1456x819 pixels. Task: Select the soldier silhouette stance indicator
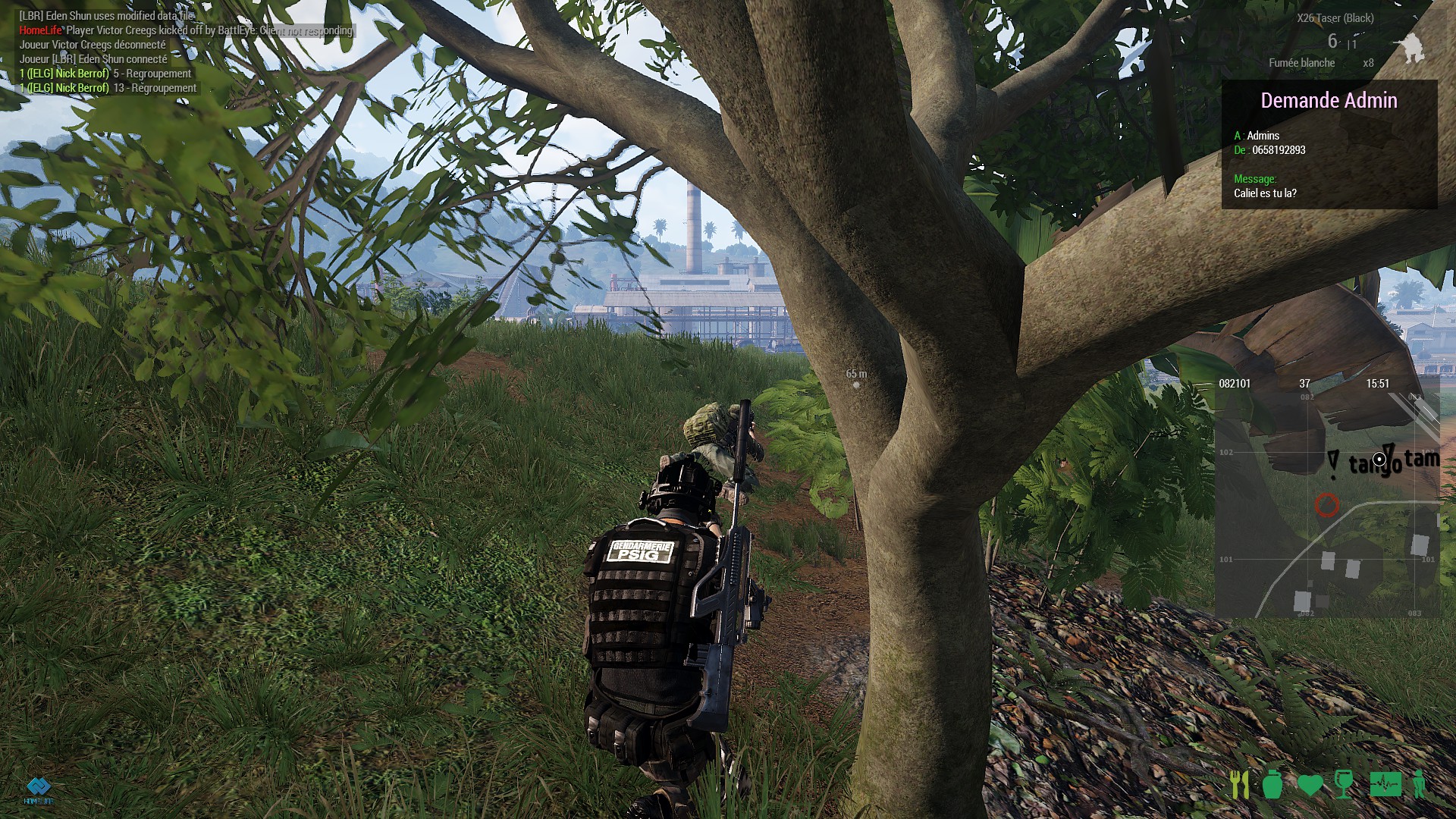click(1411, 48)
